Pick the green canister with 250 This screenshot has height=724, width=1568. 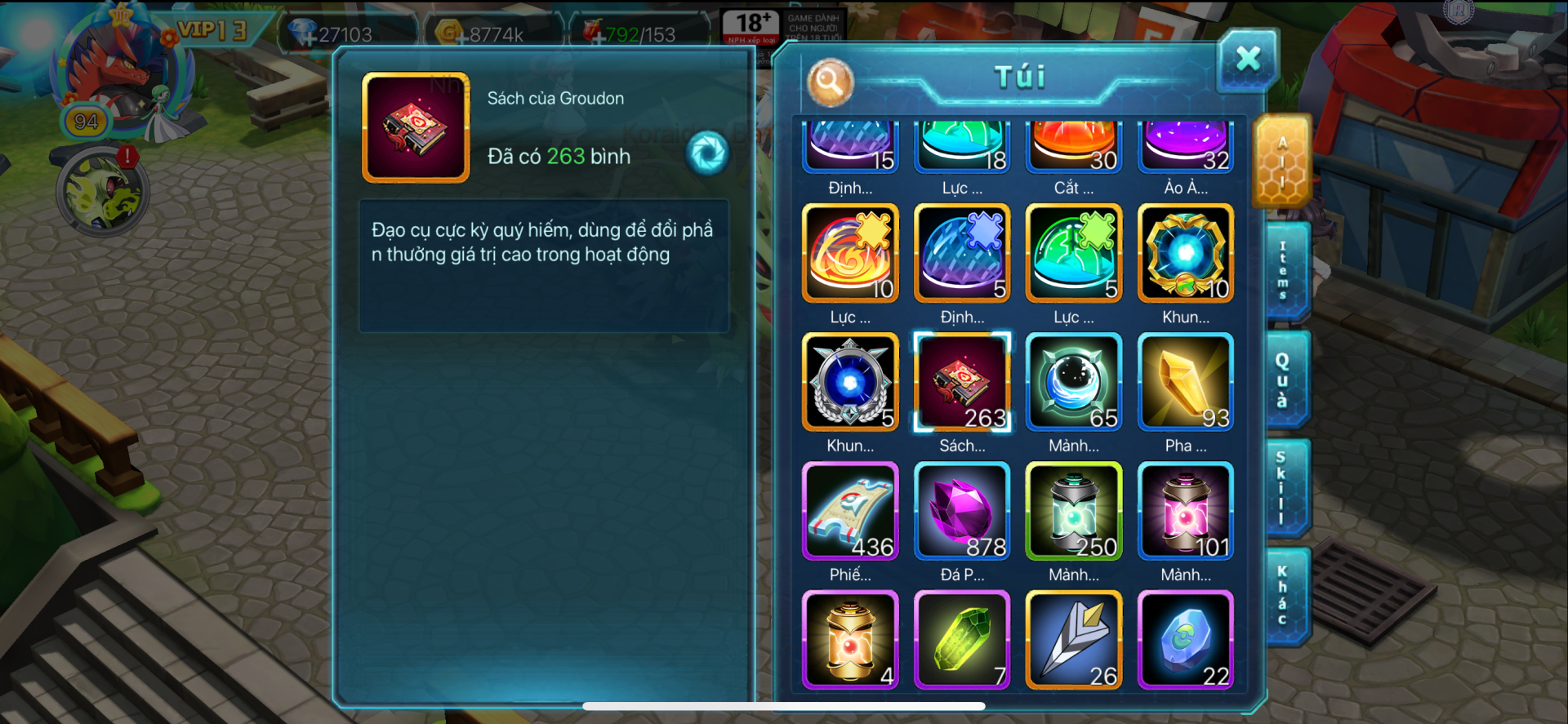click(1074, 511)
